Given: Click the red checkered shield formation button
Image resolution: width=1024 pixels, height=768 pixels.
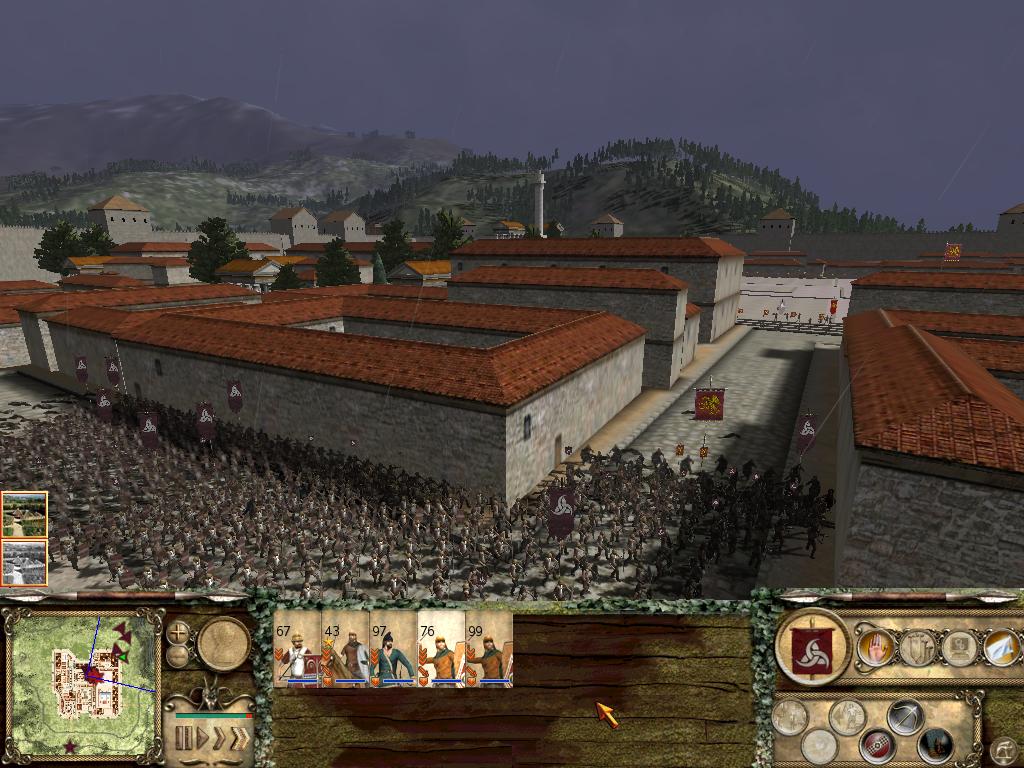Looking at the screenshot, I should 877,745.
